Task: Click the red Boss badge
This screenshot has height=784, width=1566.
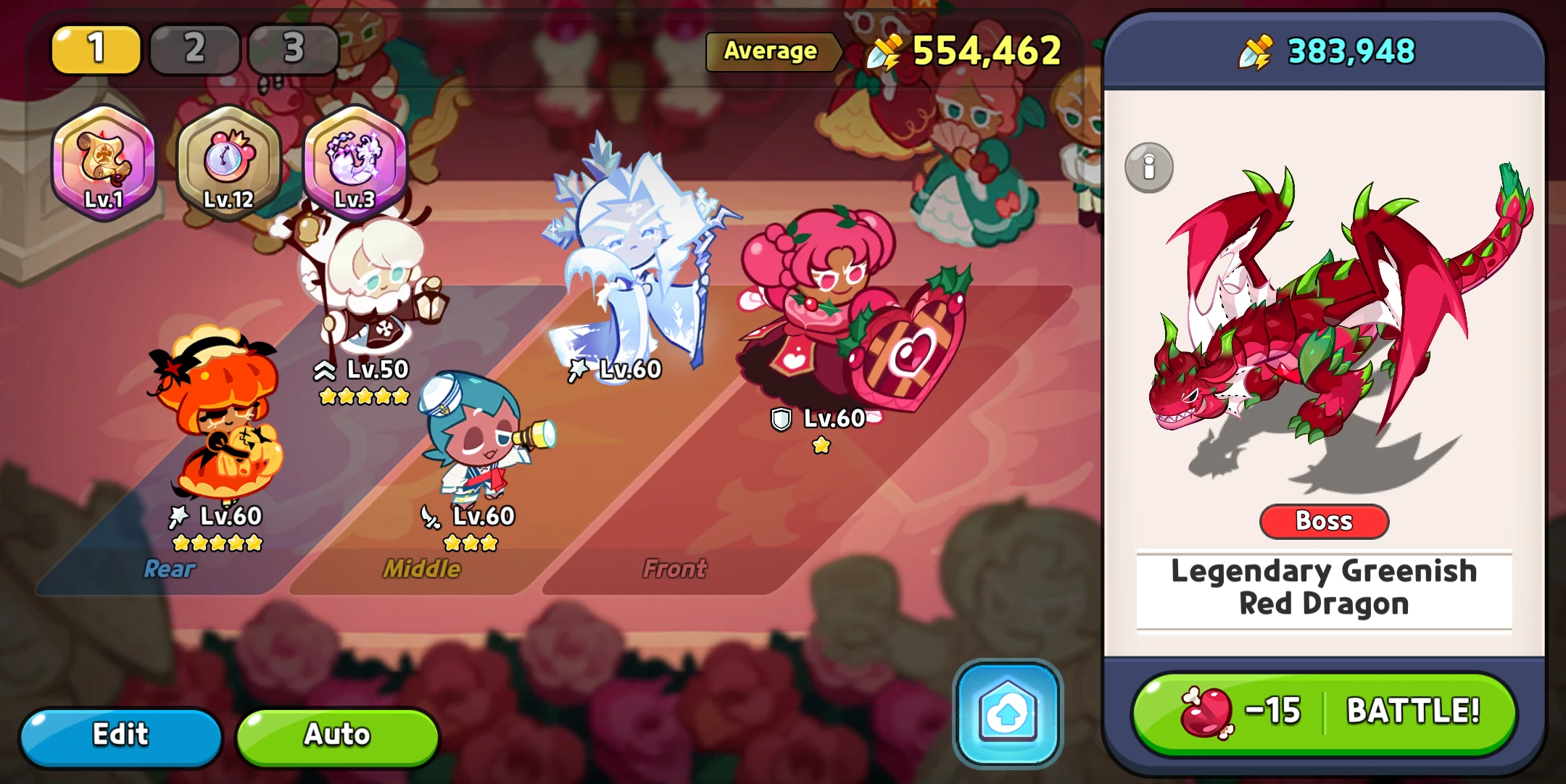Action: click(1323, 521)
